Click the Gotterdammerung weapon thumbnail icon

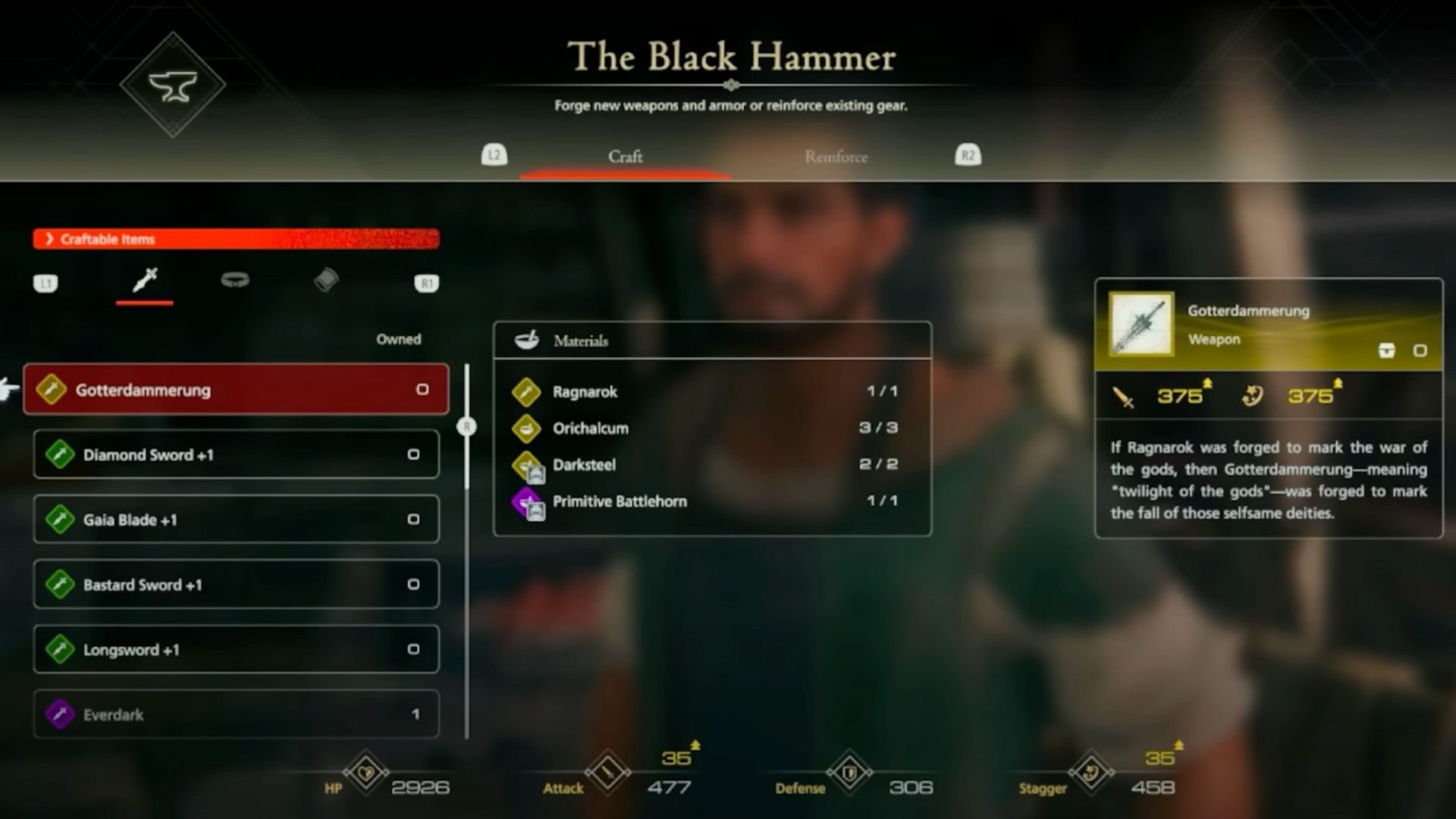1141,324
